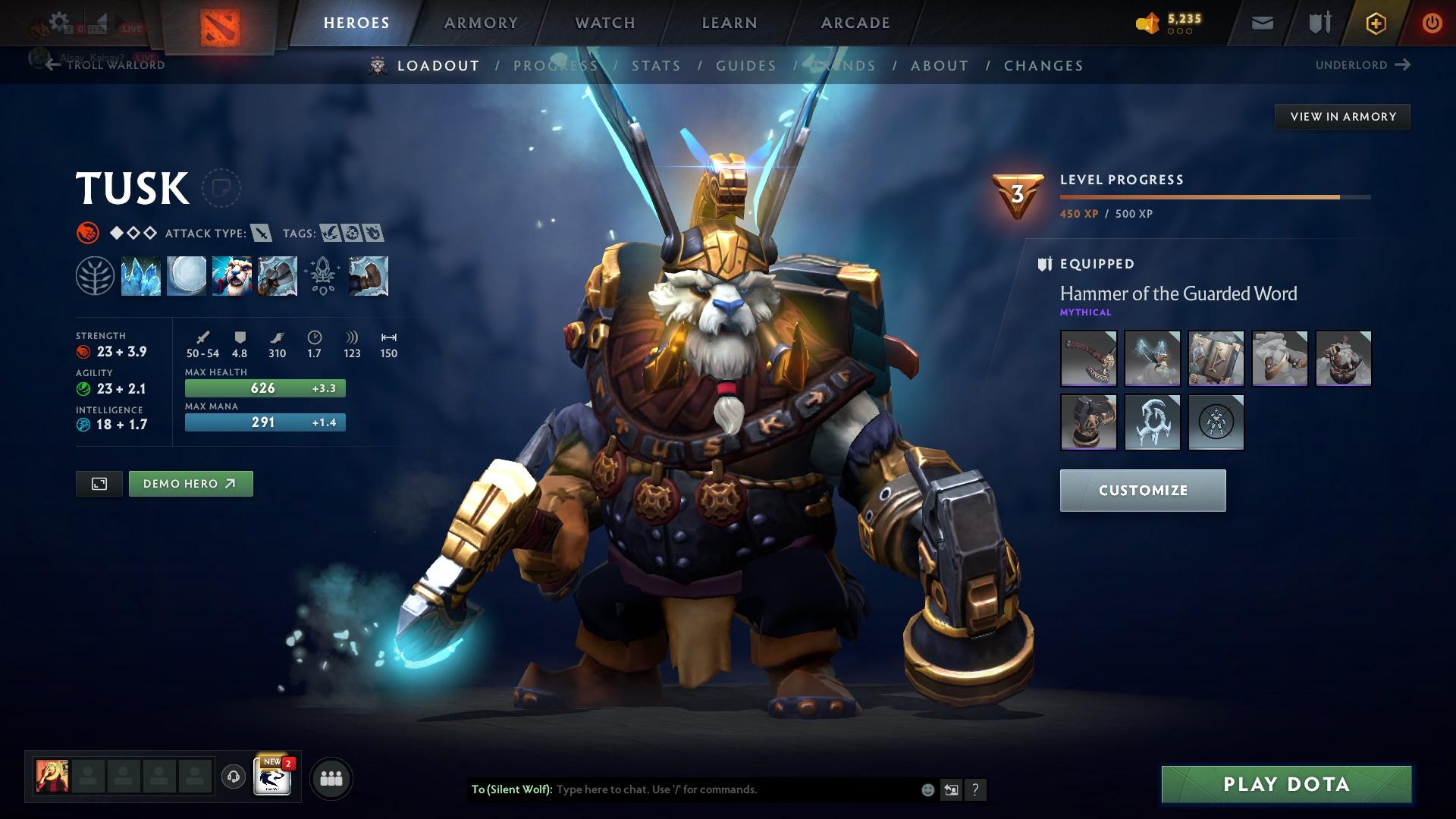Screen dimensions: 1456x819
Task: Click the DEMO HERO button
Action: 190,483
